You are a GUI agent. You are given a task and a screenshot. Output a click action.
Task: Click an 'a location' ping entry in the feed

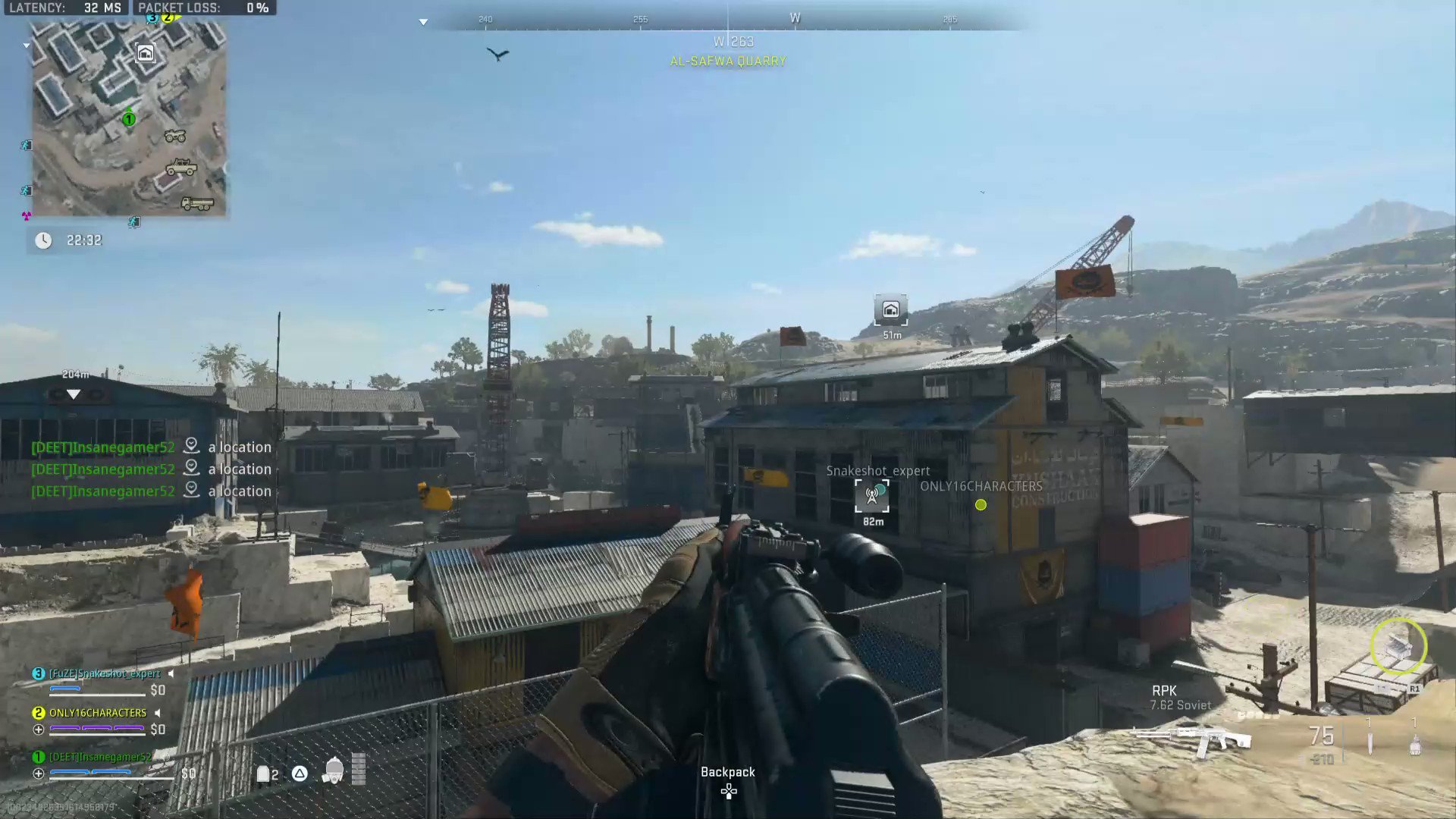tap(240, 447)
